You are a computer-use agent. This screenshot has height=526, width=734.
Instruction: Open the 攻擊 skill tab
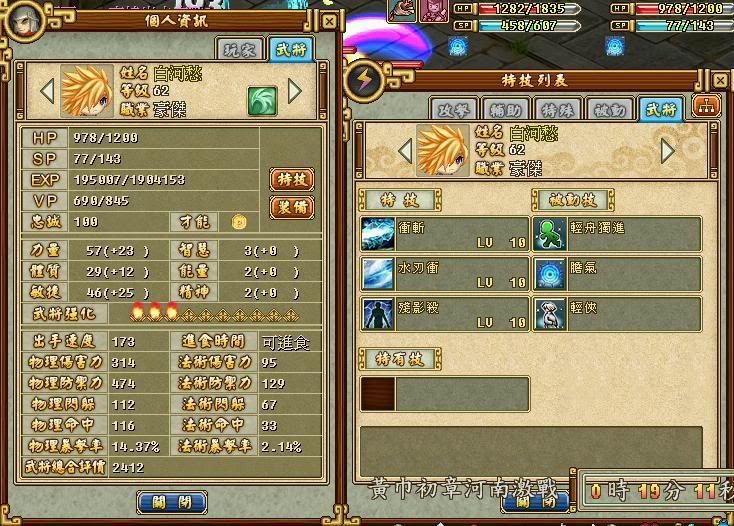pyautogui.click(x=452, y=108)
